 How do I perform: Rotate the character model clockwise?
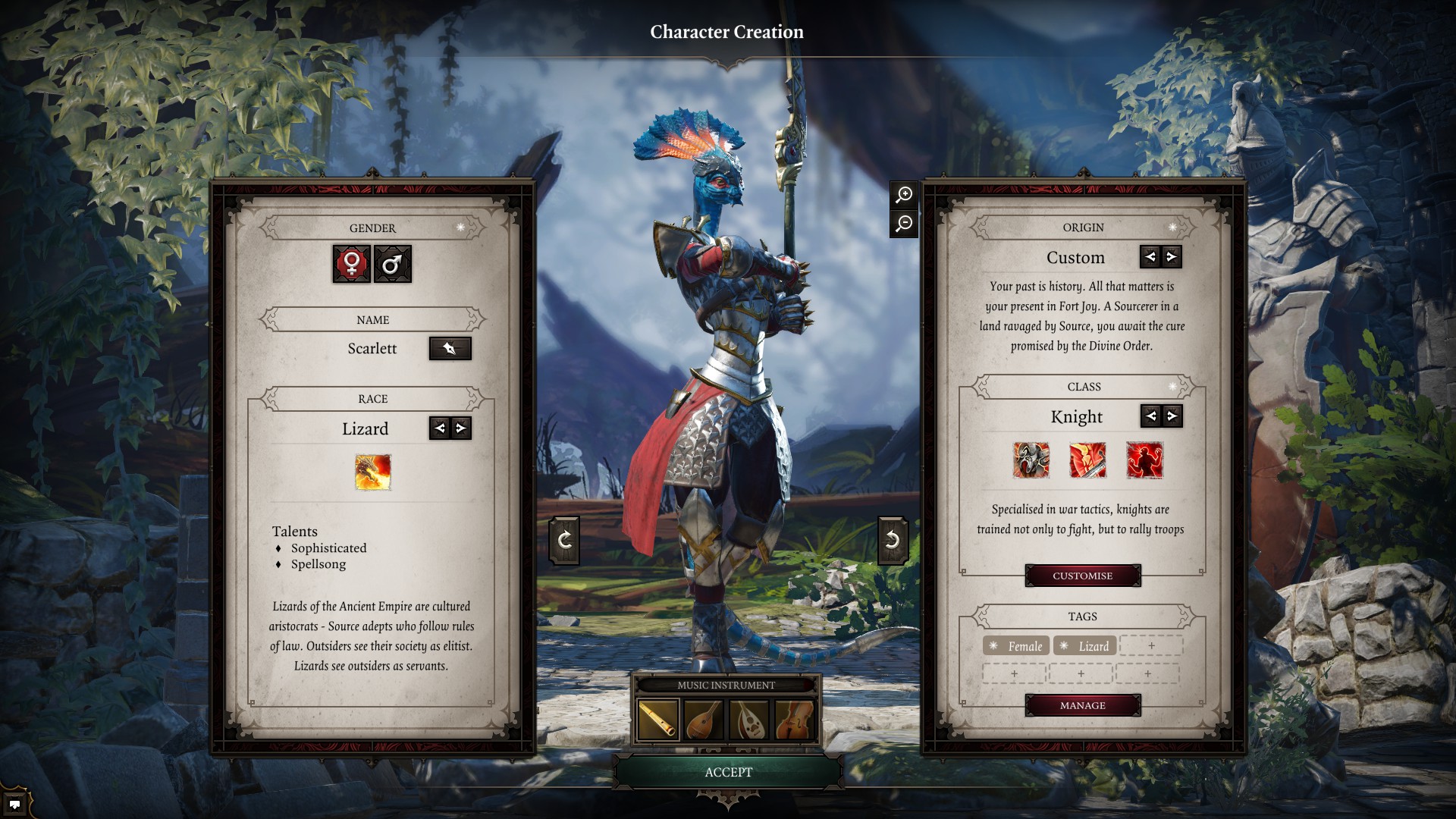[x=893, y=540]
